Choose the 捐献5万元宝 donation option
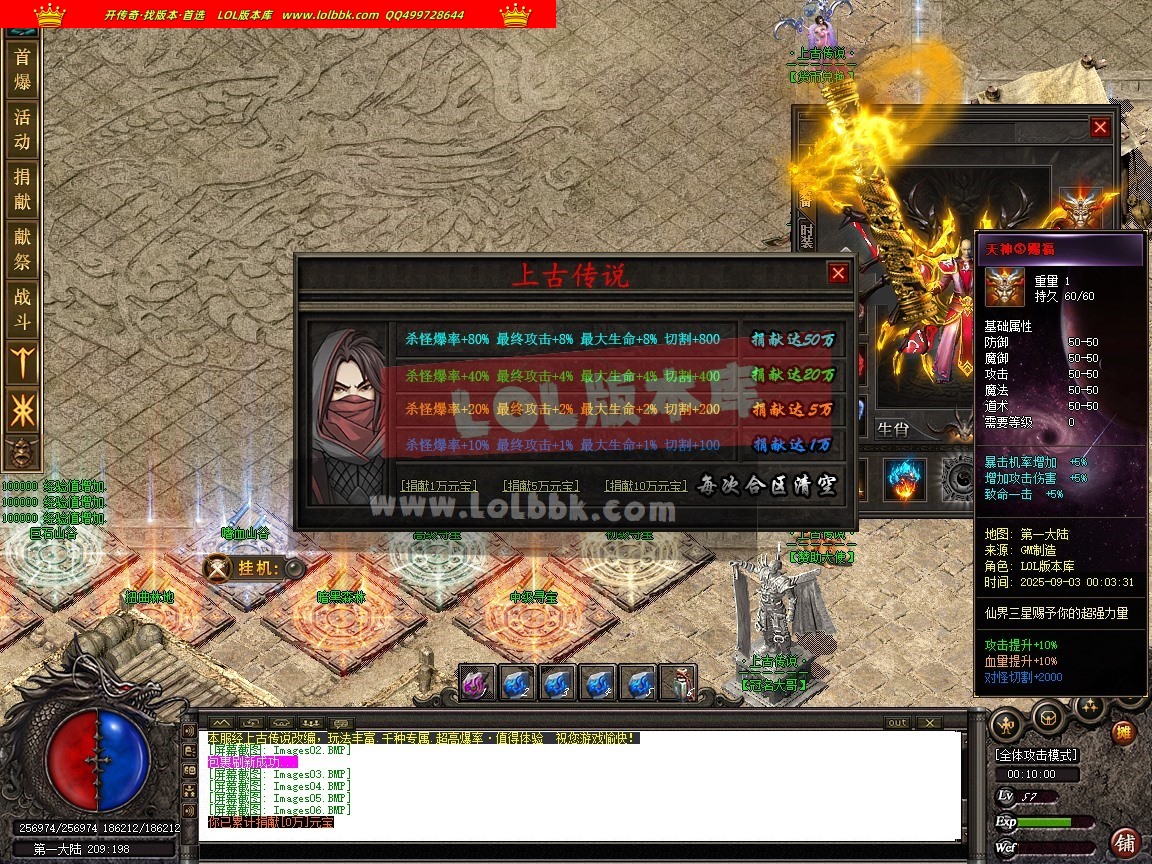The height and width of the screenshot is (864, 1152). 540,486
